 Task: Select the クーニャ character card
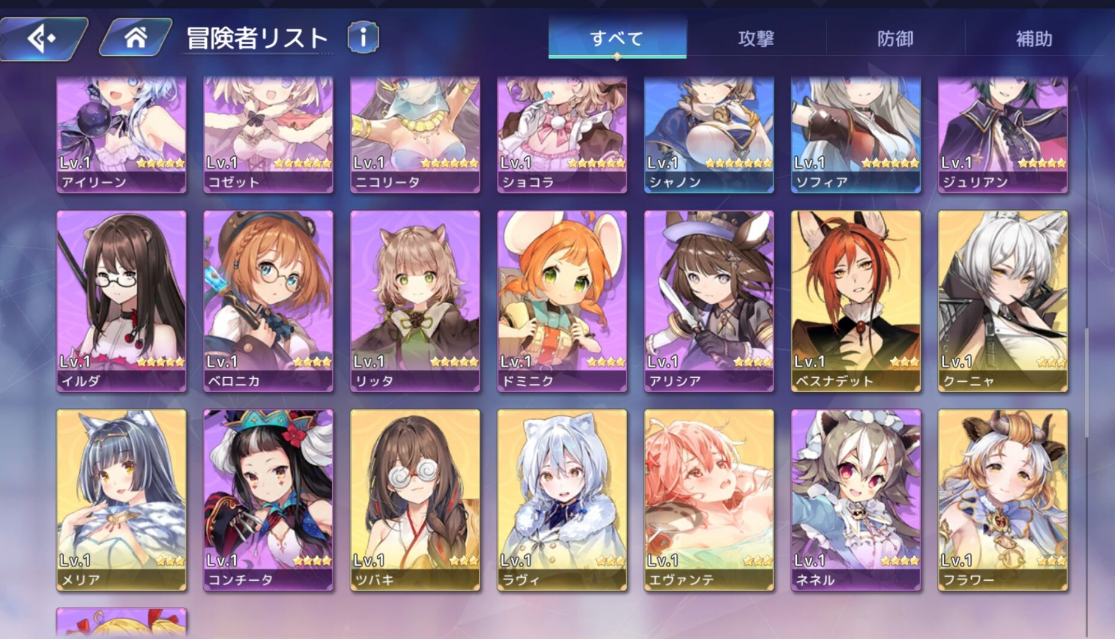tap(1003, 300)
